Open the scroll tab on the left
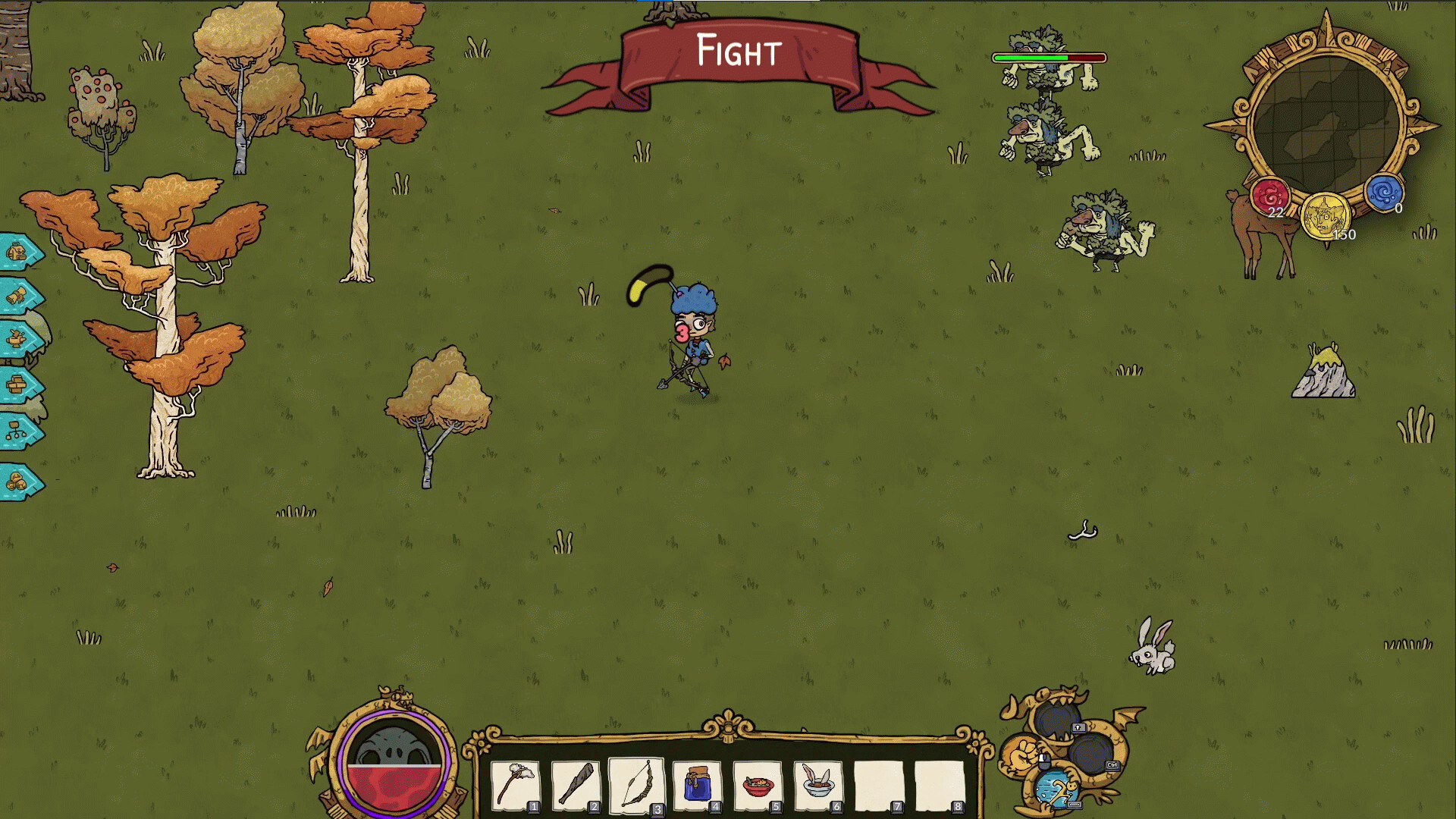 18,296
